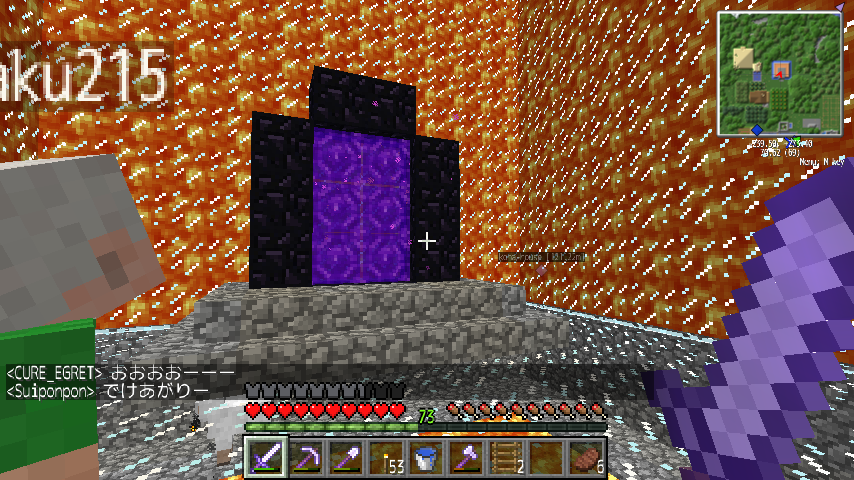
Task: Click the blue diamond waypoint marker
Action: click(x=757, y=130)
